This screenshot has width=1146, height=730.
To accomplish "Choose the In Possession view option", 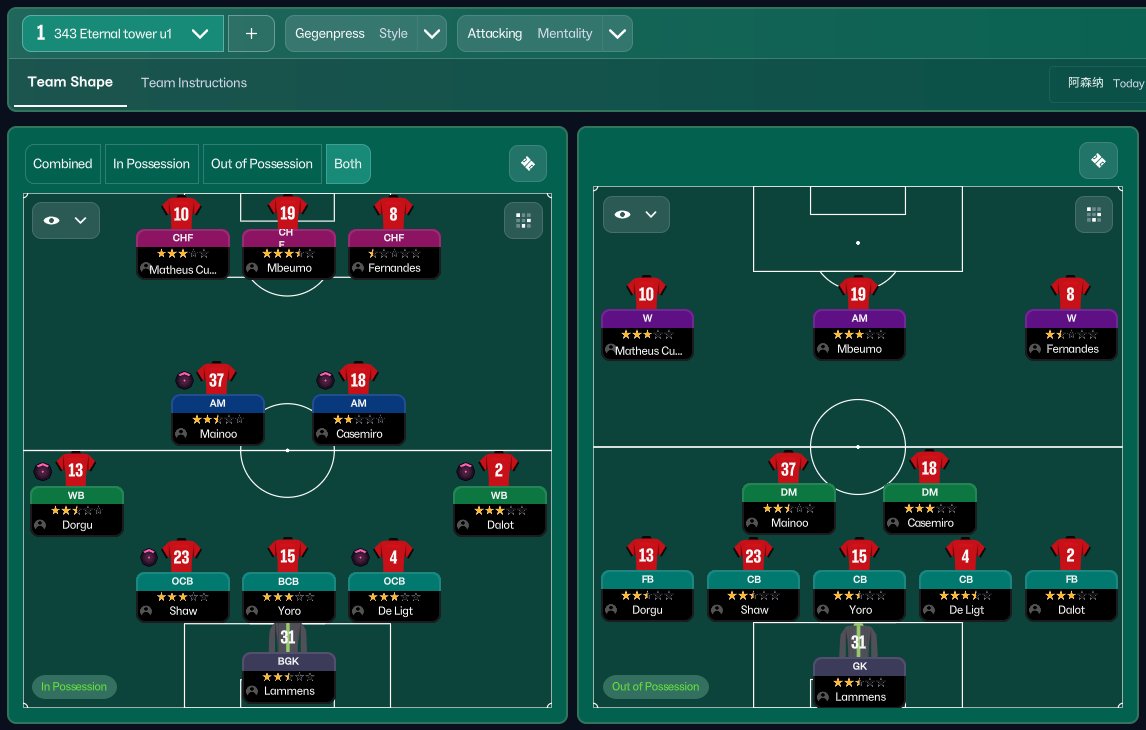I will click(x=151, y=164).
